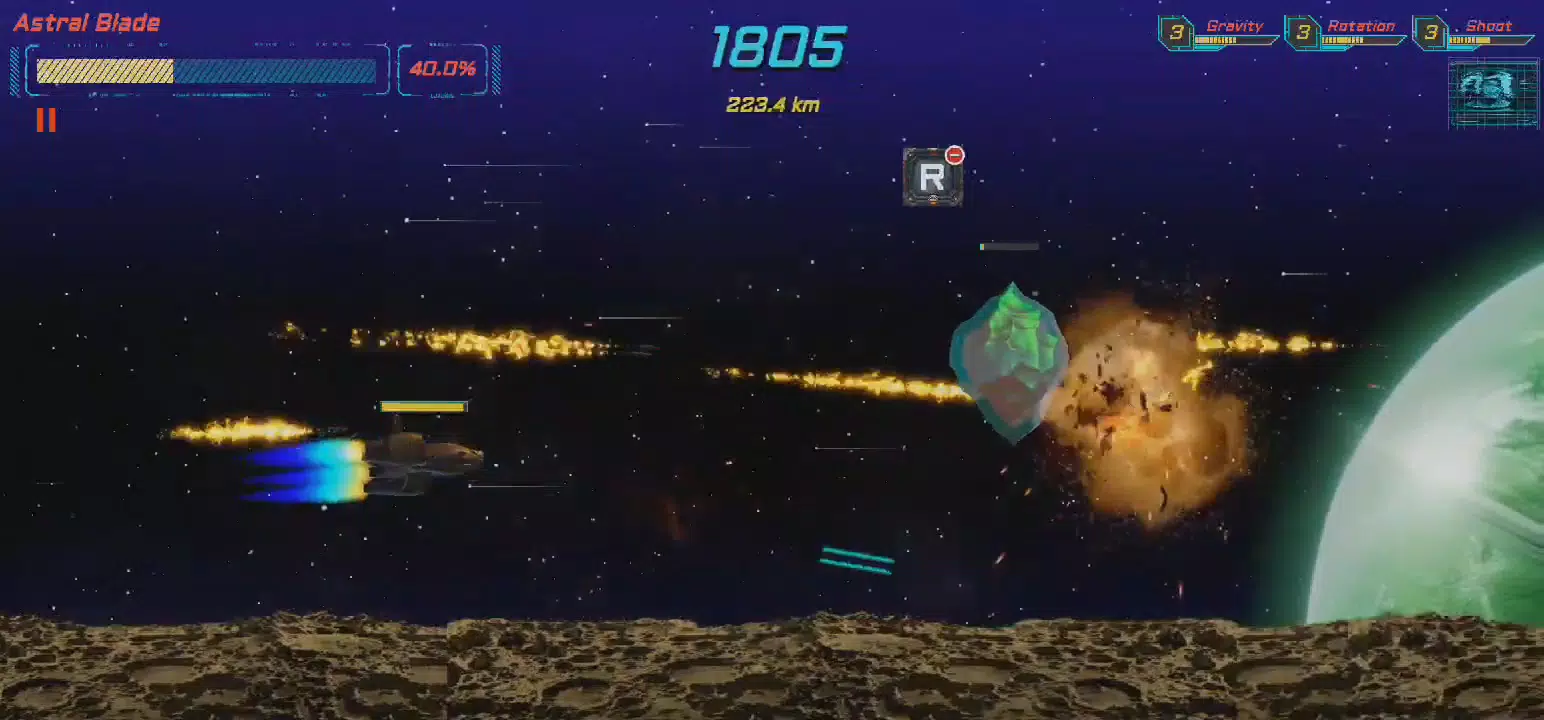Image resolution: width=1544 pixels, height=720 pixels.
Task: Click the 40.0% fuel readout panel
Action: [x=443, y=69]
